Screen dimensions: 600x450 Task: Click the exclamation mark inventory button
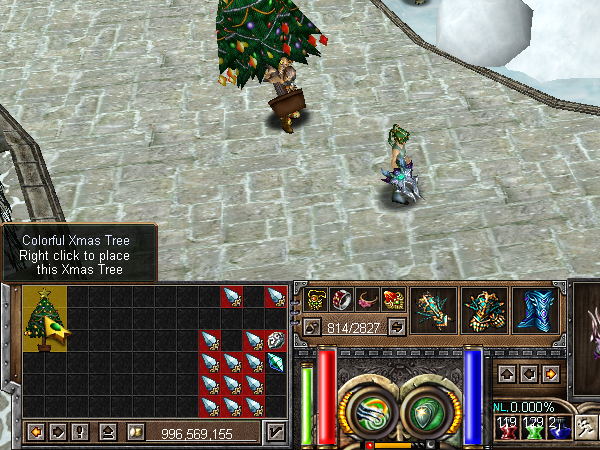[80, 432]
